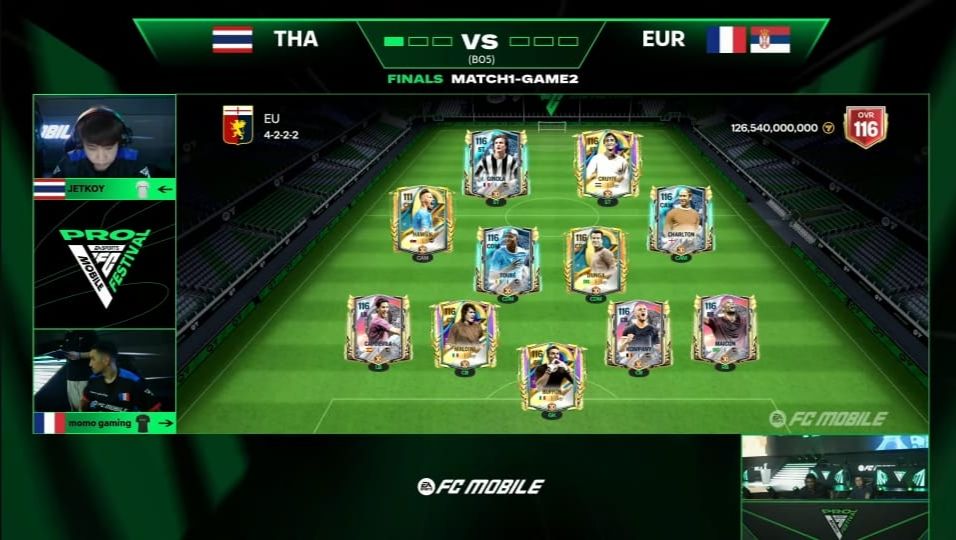Select the Cruyff striker card

(x=607, y=164)
